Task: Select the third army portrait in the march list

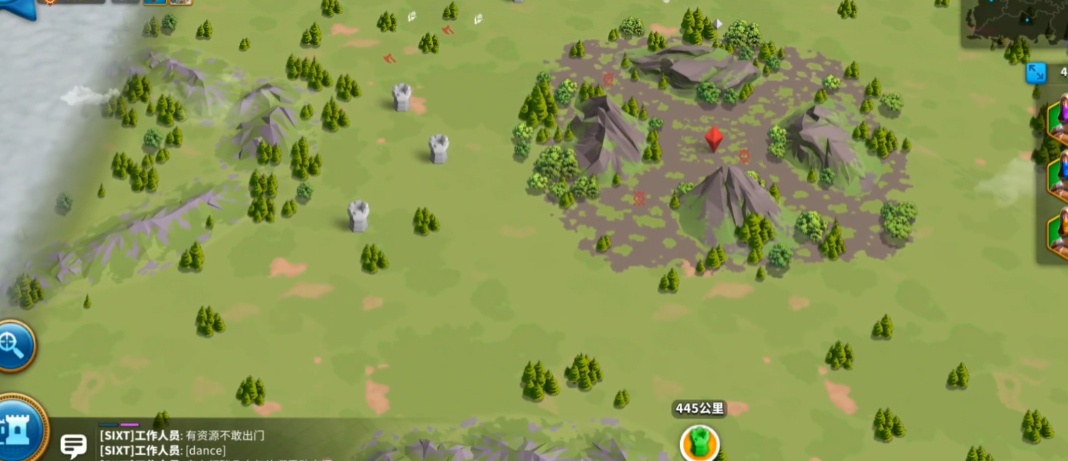Action: (x=1057, y=234)
